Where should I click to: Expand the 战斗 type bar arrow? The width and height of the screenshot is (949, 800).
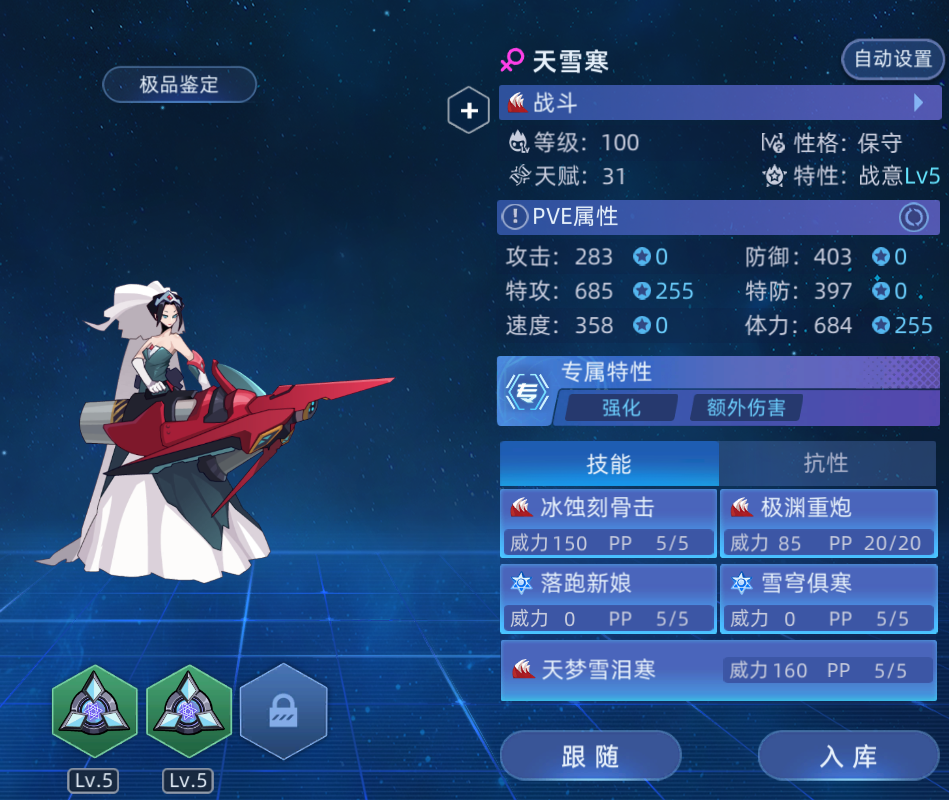[918, 103]
